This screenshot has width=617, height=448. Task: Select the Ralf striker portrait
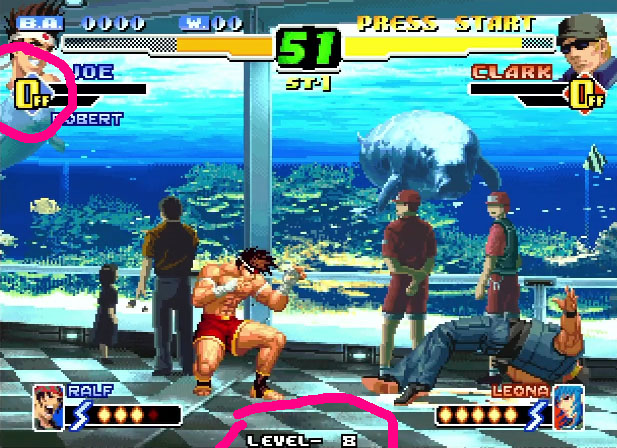(48, 406)
